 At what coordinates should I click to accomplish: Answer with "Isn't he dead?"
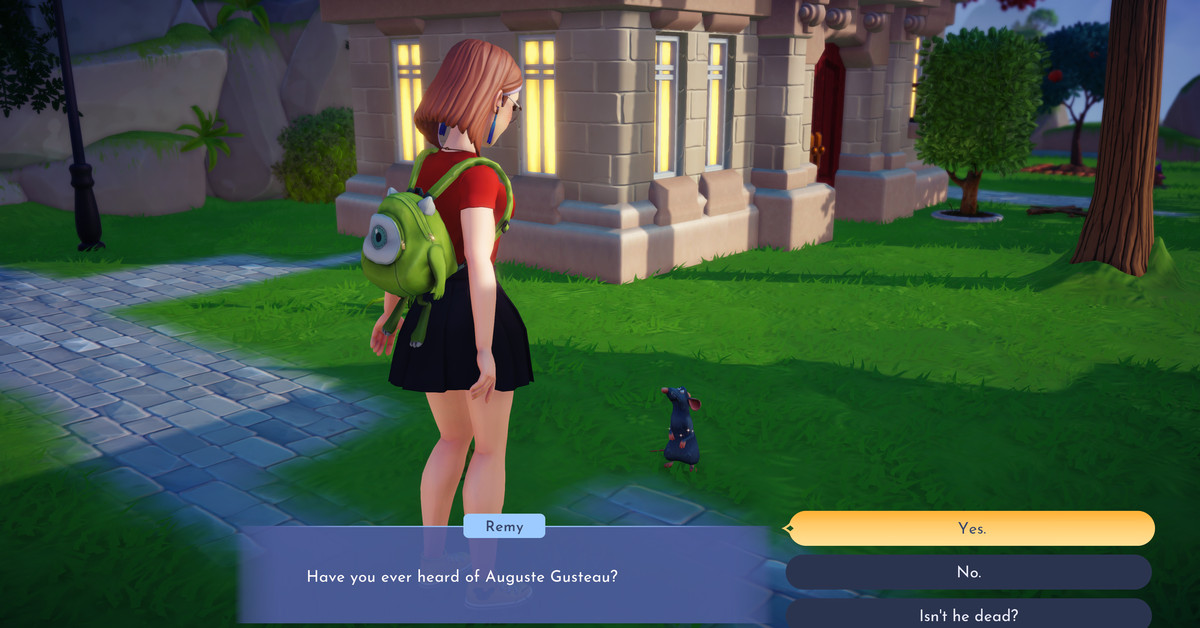[968, 615]
